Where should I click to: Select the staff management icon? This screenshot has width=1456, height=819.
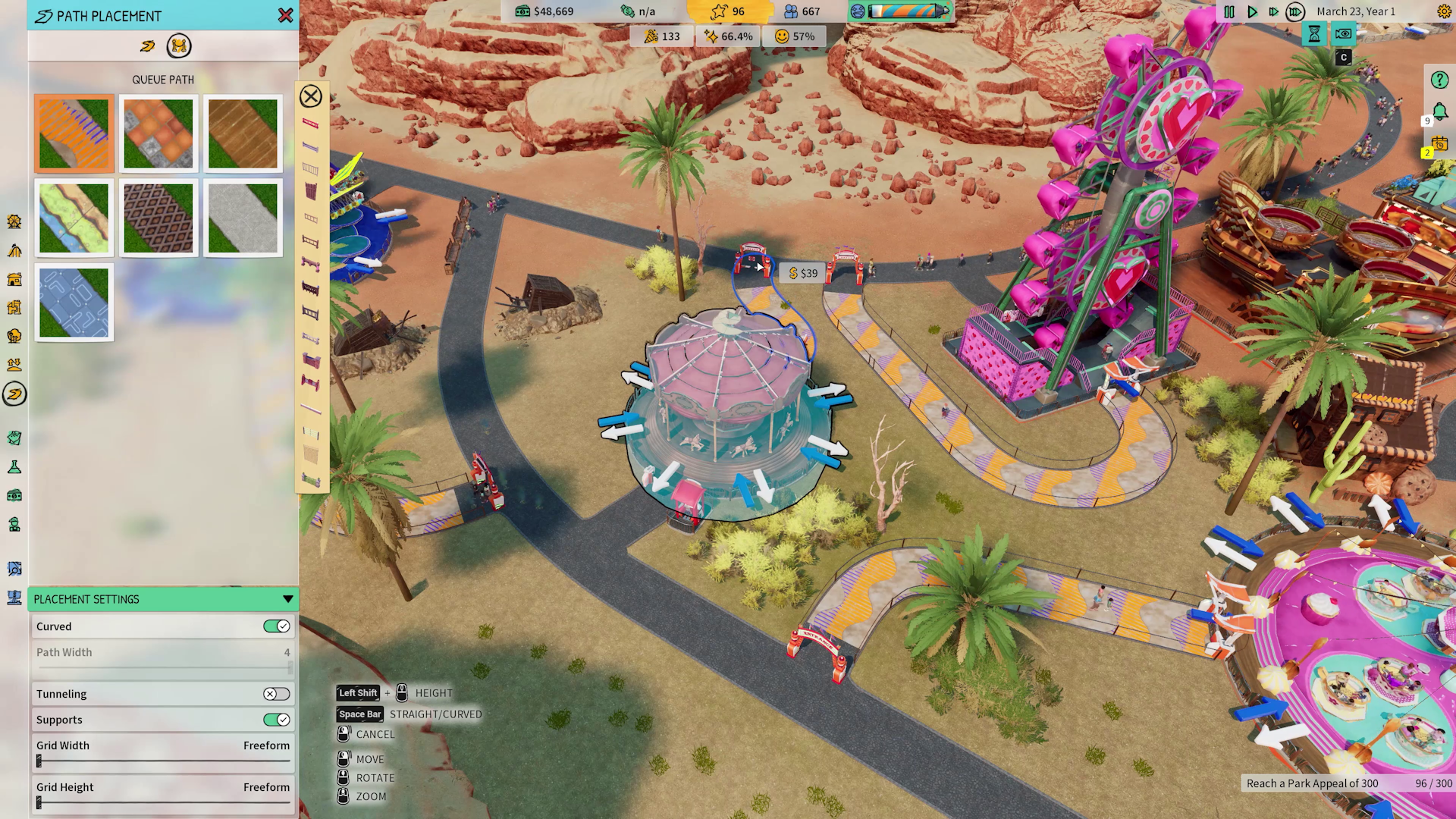[x=14, y=524]
